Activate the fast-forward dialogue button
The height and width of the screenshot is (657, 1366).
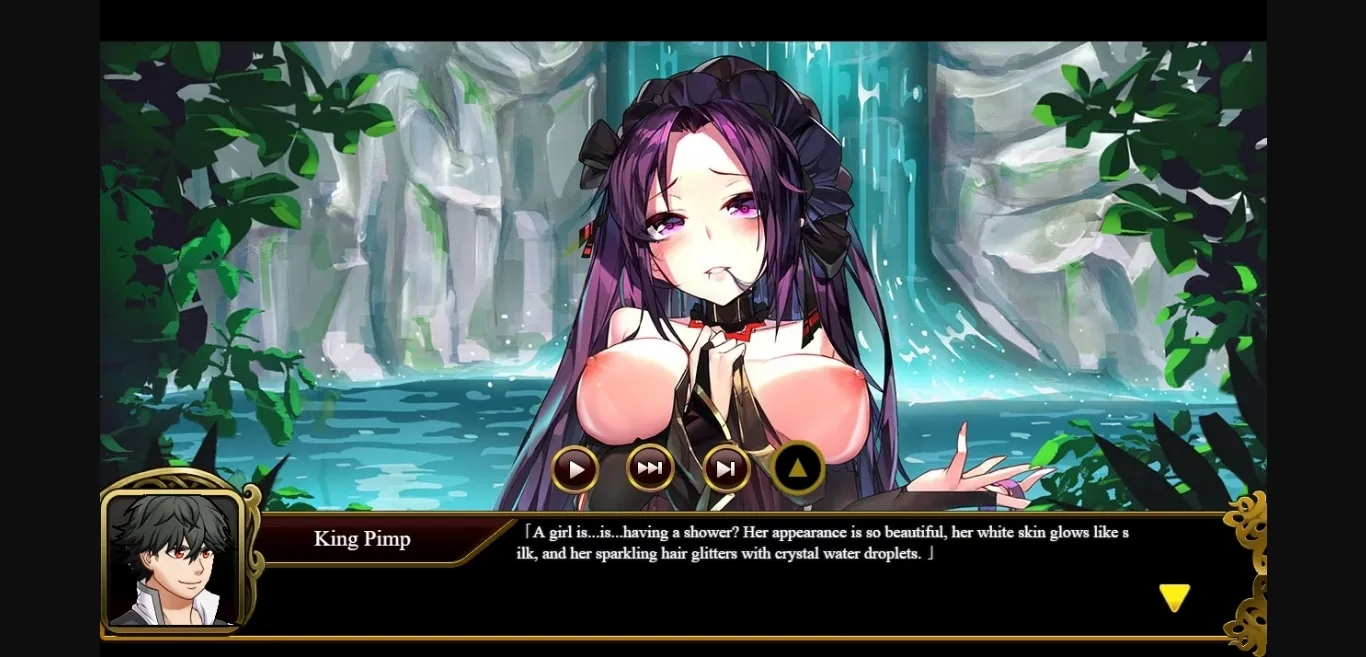(x=650, y=467)
